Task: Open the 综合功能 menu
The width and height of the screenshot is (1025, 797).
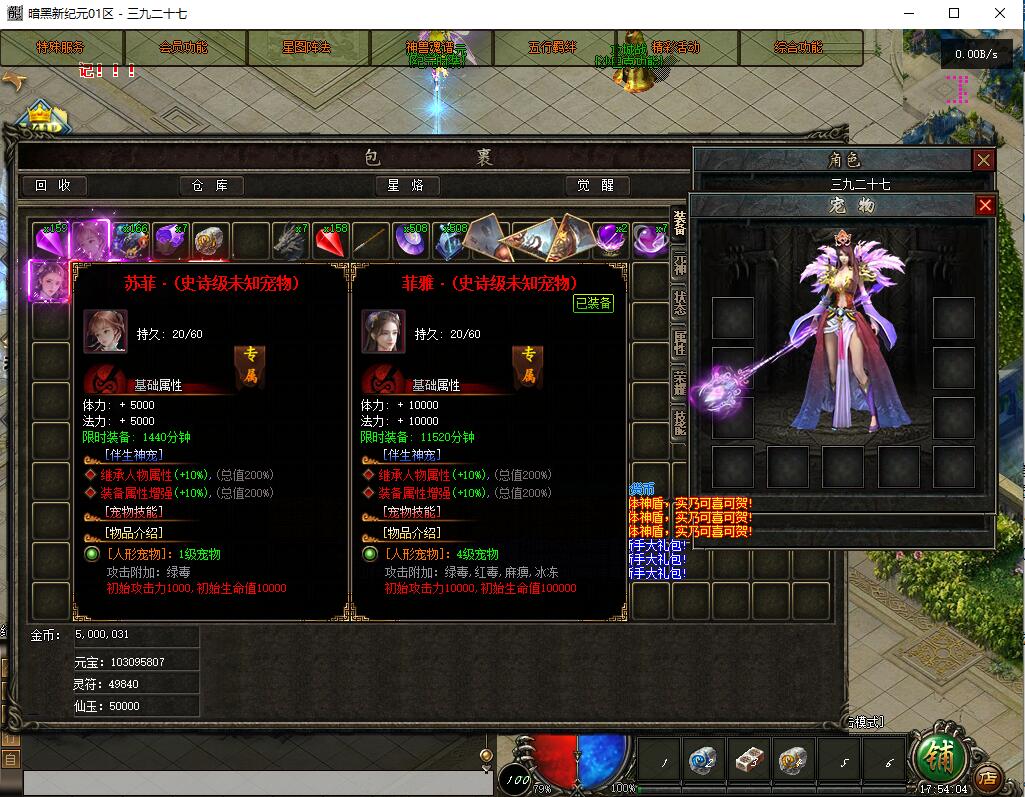Action: pos(799,47)
